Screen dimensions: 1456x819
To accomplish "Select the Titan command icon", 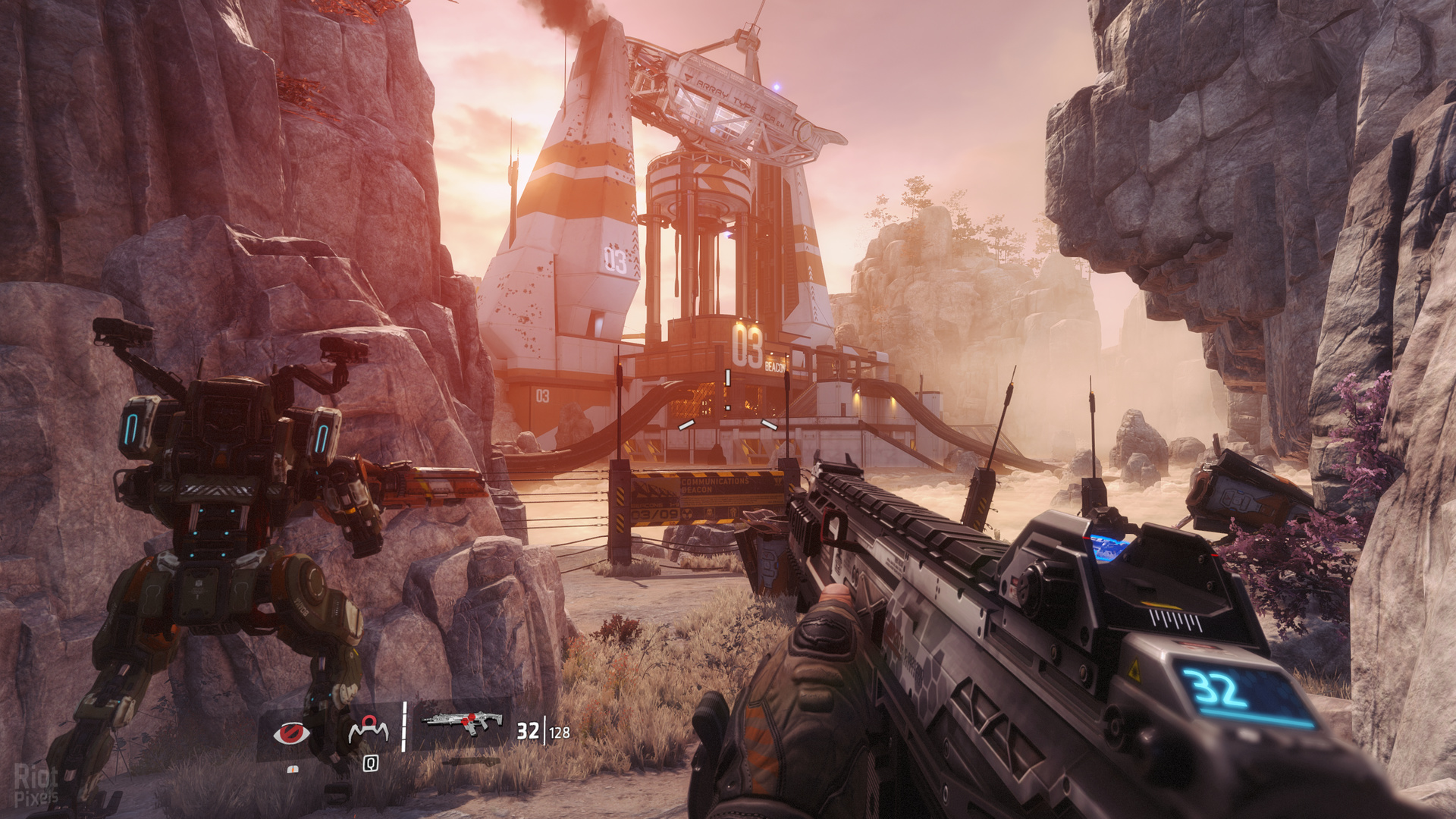I will click(369, 731).
